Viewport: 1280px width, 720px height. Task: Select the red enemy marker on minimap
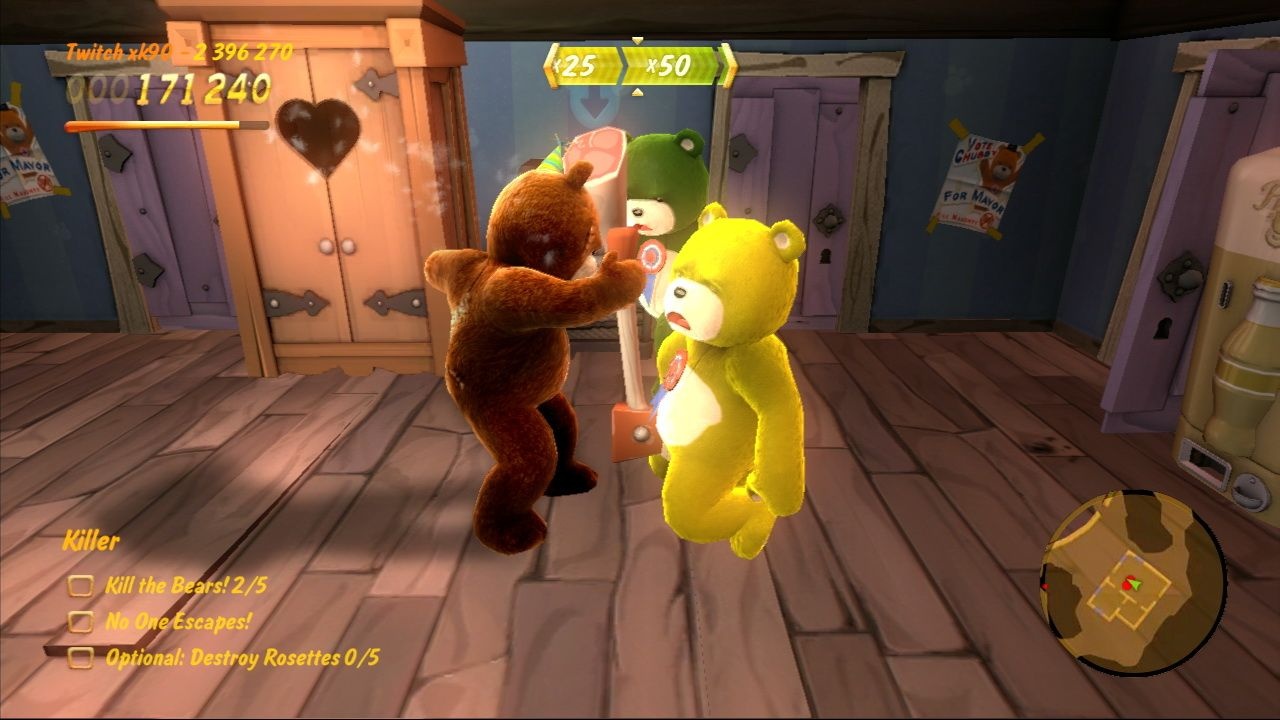[x=1126, y=583]
